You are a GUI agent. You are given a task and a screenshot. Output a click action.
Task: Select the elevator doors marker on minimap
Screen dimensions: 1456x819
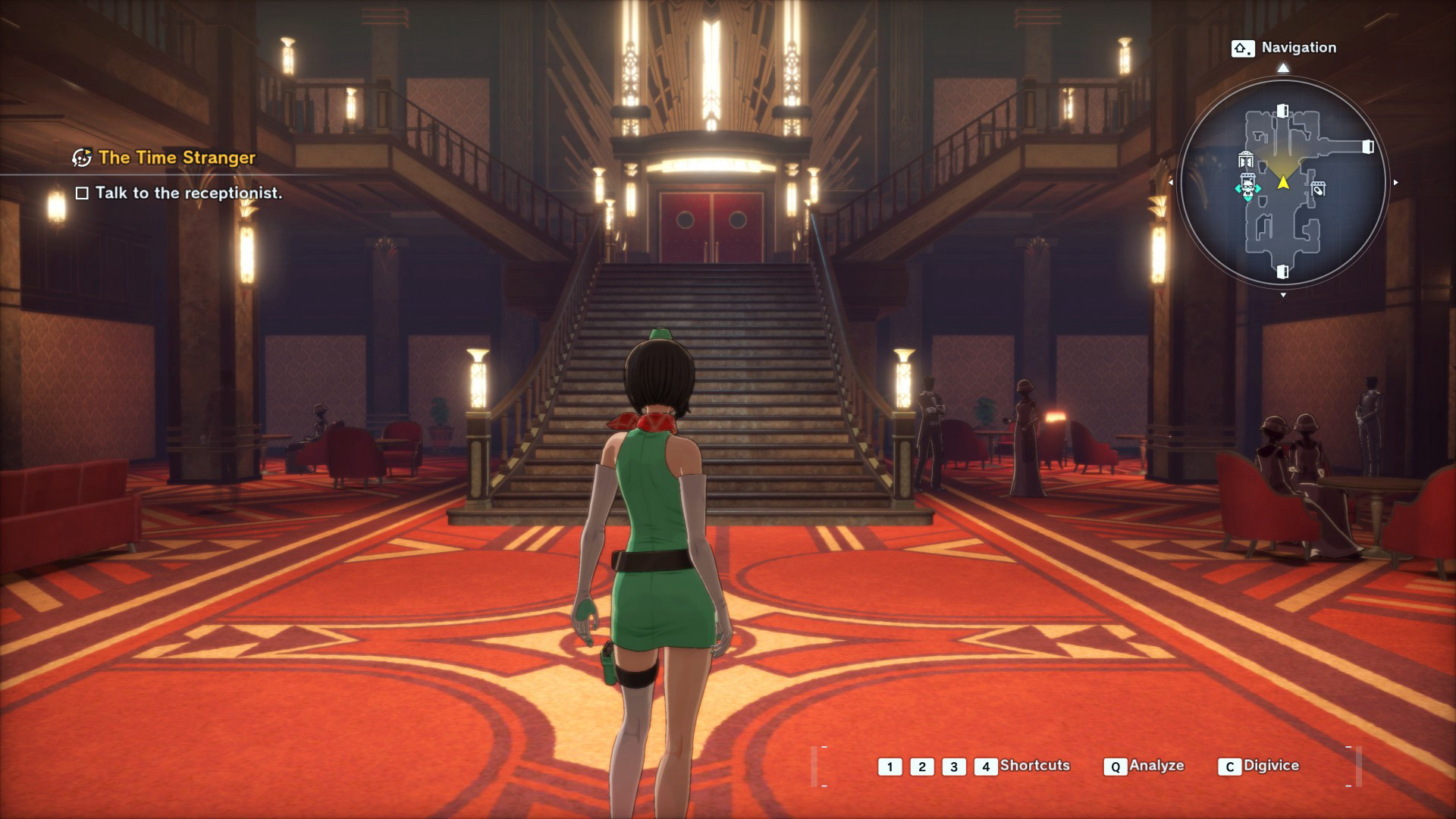click(x=1245, y=160)
